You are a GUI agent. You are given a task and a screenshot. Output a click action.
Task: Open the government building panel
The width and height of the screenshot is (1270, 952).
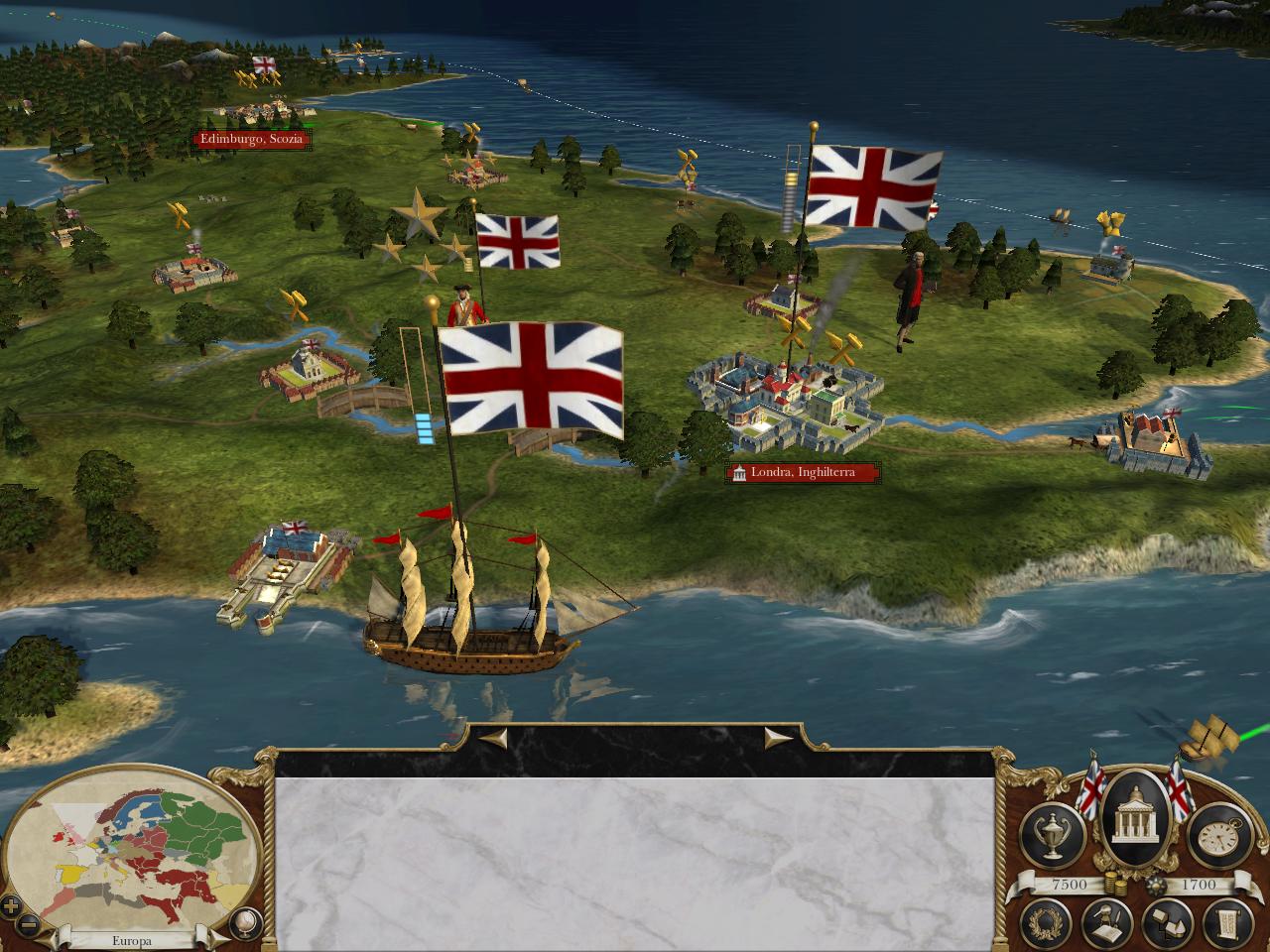tap(1135, 819)
